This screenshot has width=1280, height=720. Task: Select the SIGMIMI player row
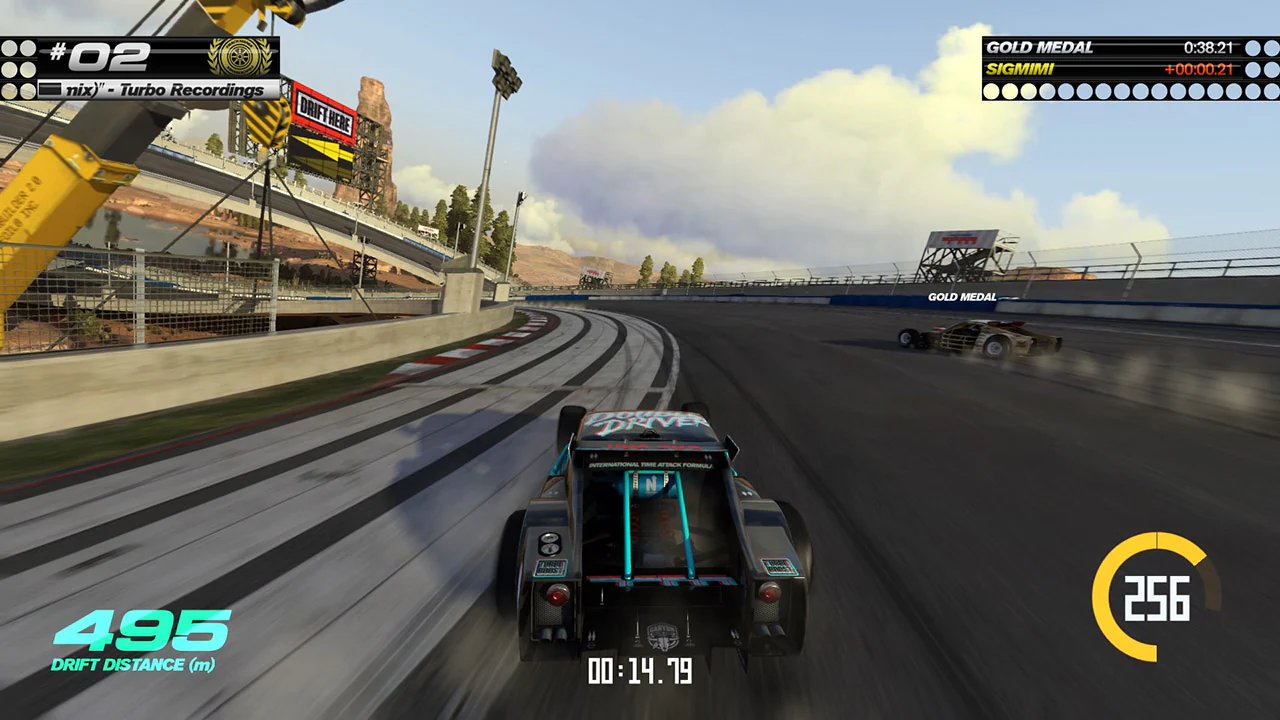pyautogui.click(x=1113, y=69)
